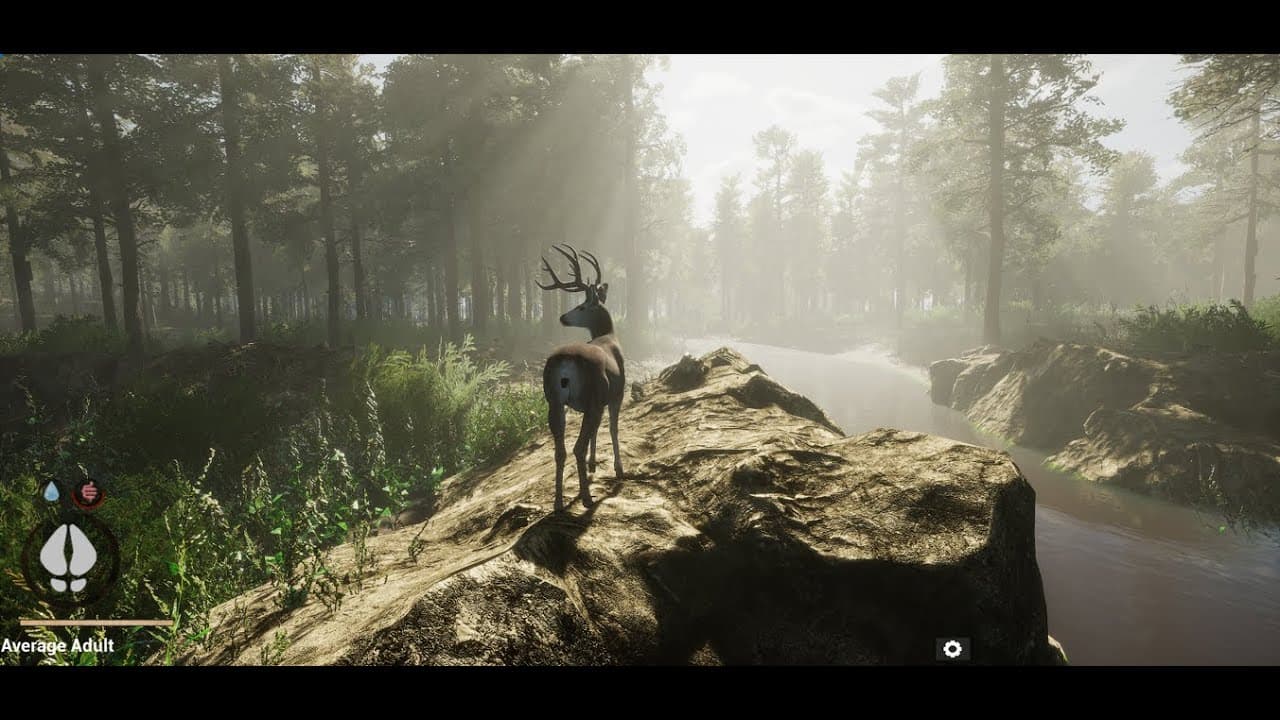Open the status icons cluster

point(68,492)
